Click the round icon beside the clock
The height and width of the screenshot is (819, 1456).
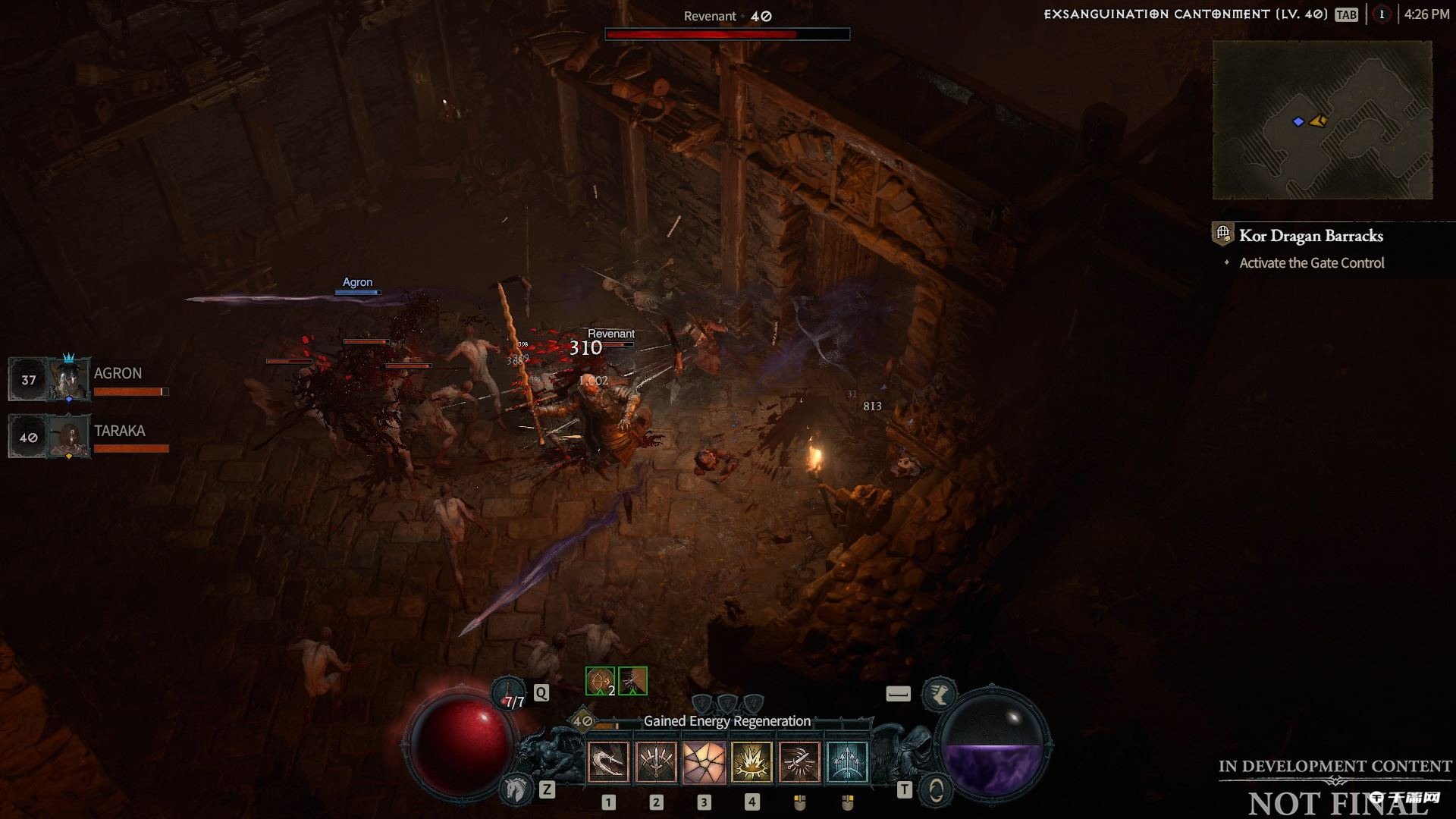tap(1382, 14)
